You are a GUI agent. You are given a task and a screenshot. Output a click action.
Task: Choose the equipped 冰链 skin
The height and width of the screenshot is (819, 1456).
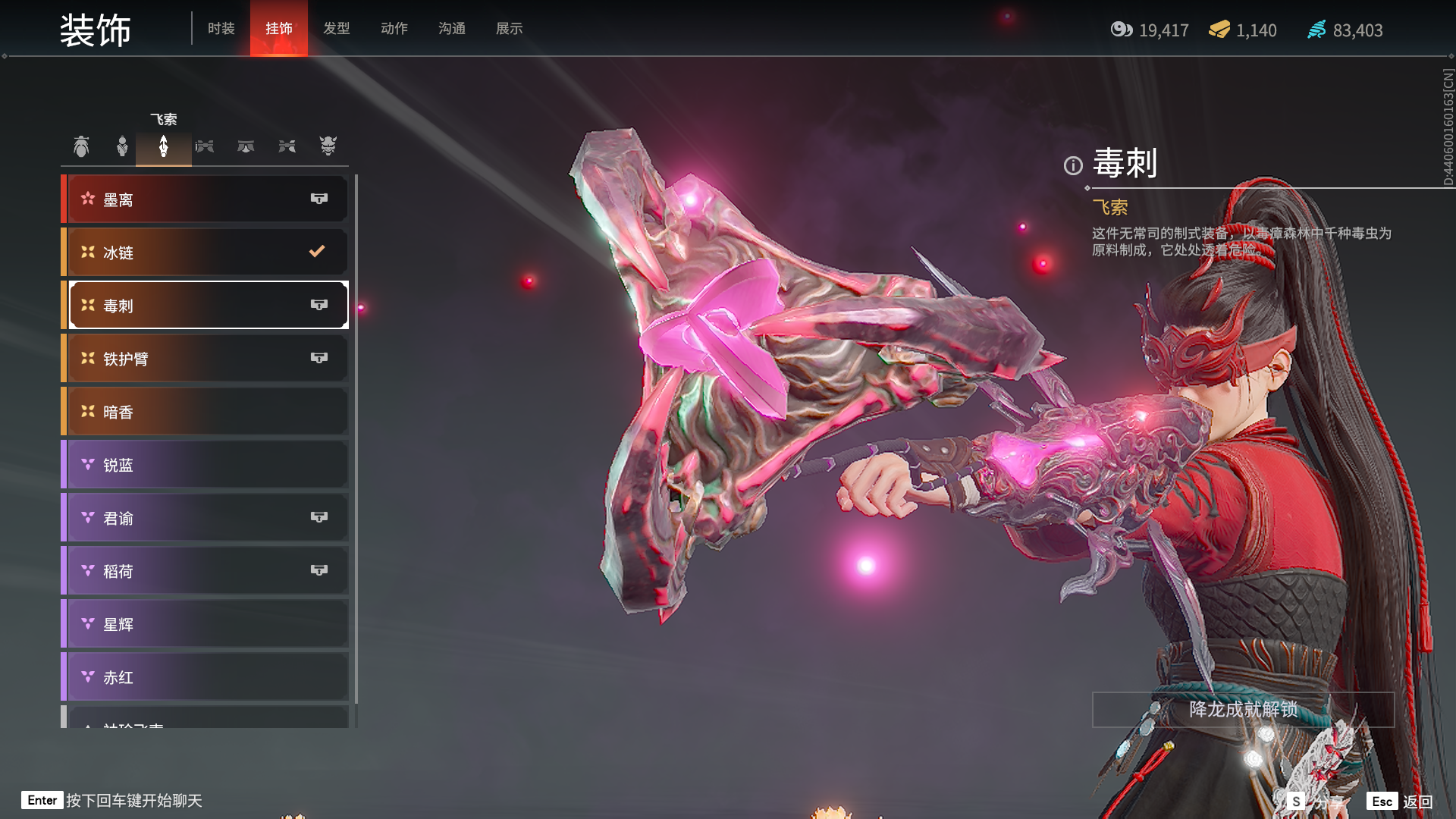[x=206, y=253]
